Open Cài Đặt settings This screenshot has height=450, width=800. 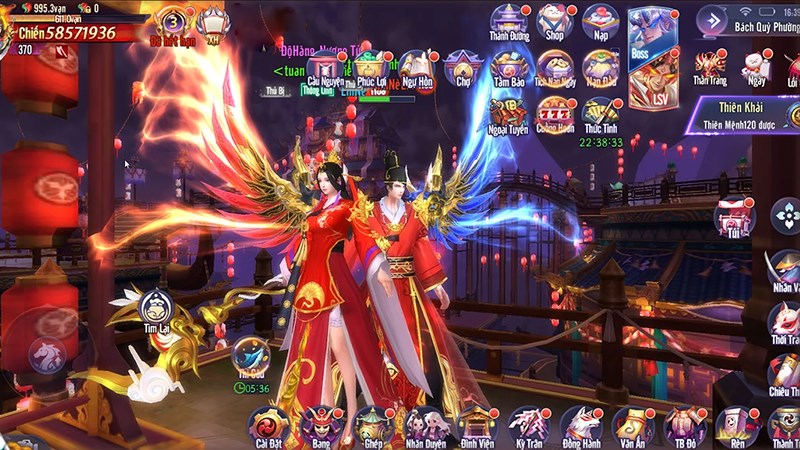point(268,425)
